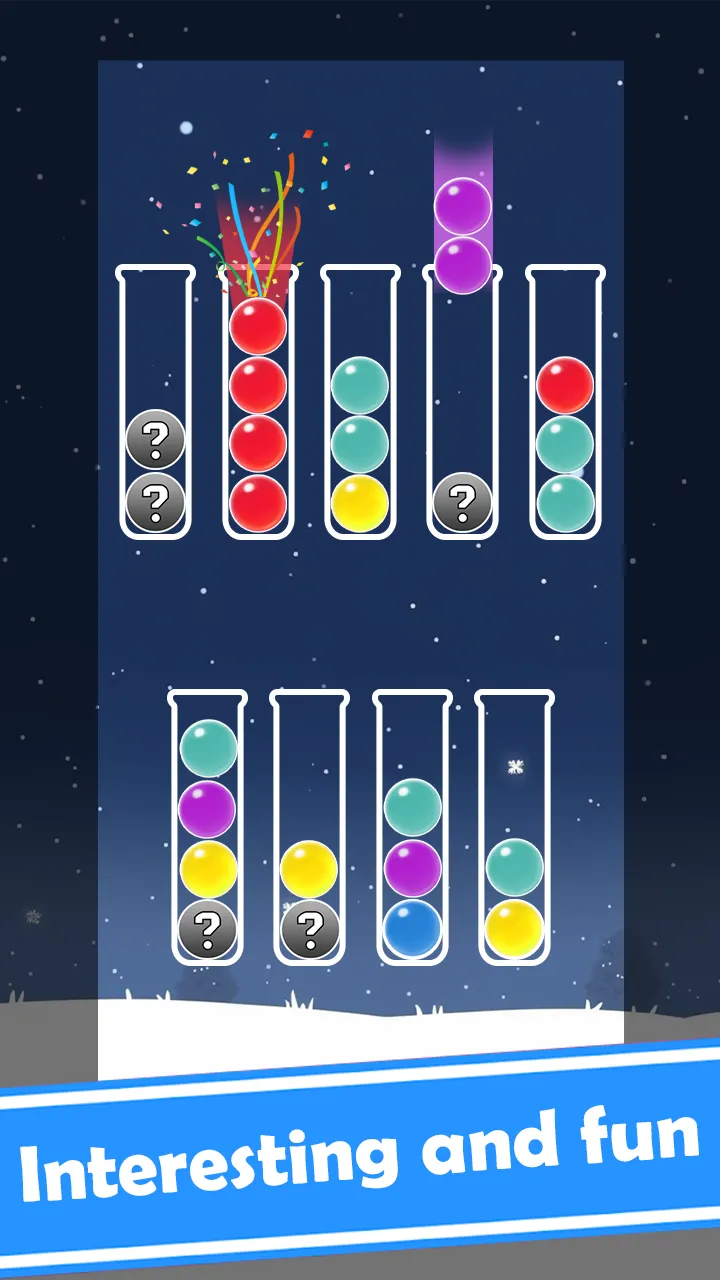The width and height of the screenshot is (720, 1280).
Task: Select the tube with only teal over yellow
Action: [x=515, y=827]
